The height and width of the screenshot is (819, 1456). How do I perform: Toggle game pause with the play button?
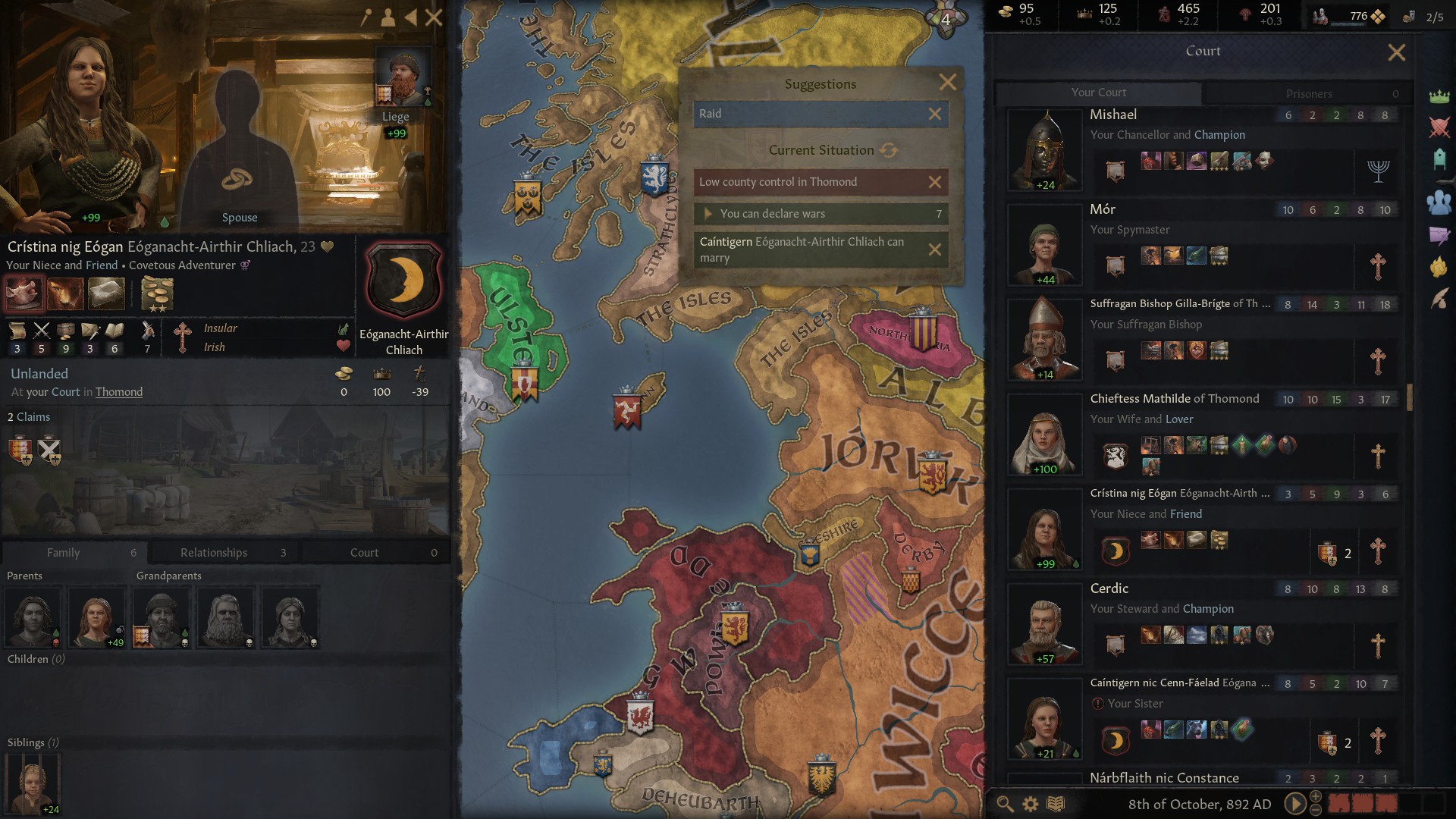point(1294,804)
